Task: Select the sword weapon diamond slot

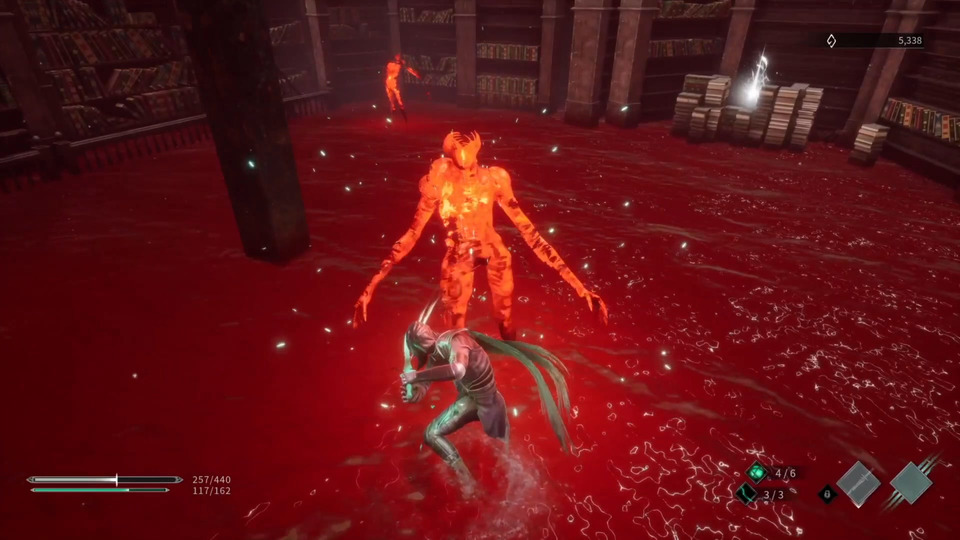Action: 859,485
